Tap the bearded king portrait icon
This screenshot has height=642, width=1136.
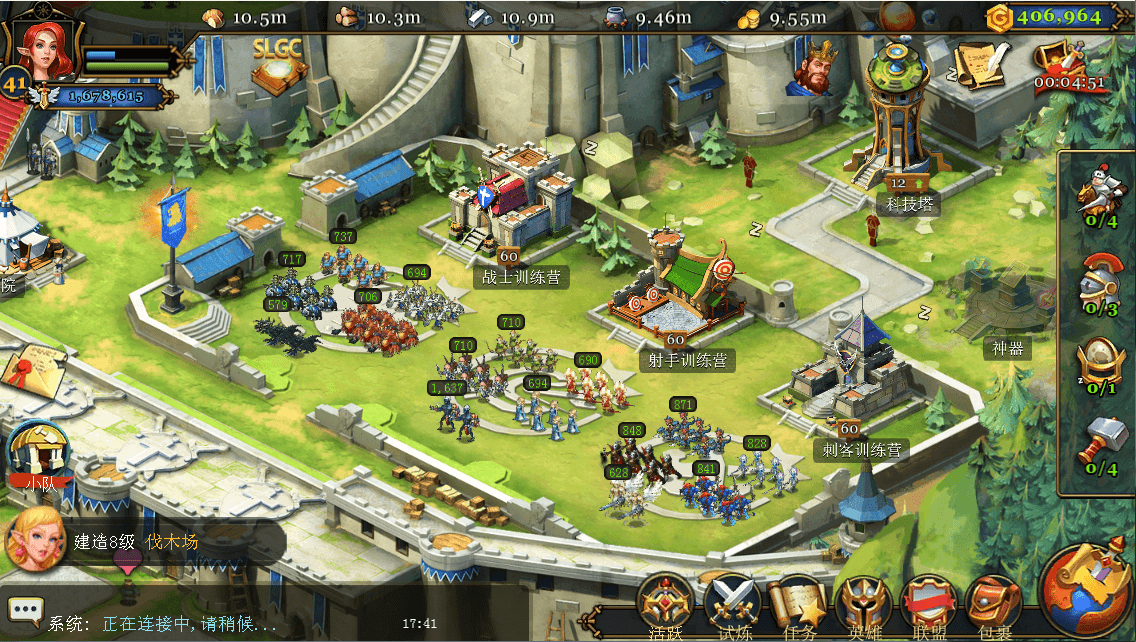coord(817,68)
